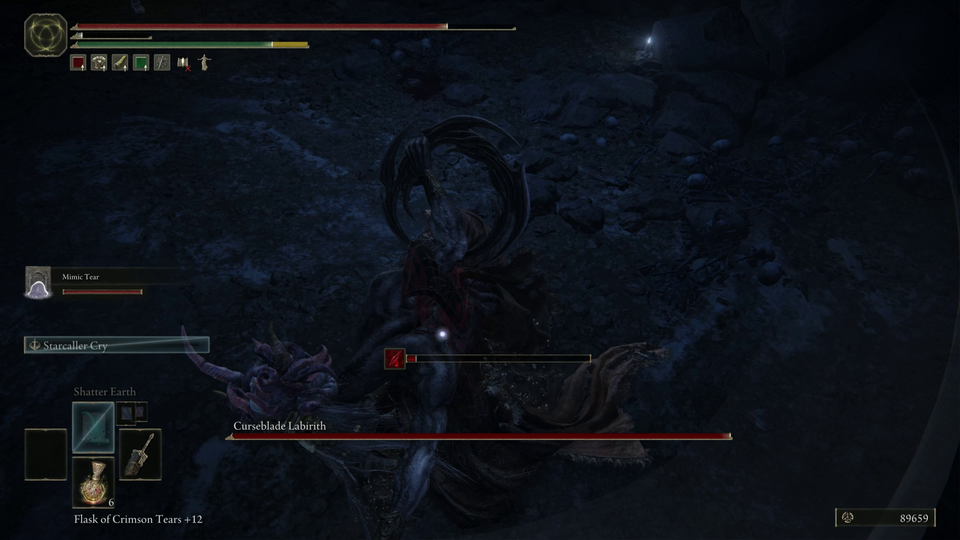The height and width of the screenshot is (540, 960).
Task: Inspect the green square buff icon
Action: coord(141,63)
